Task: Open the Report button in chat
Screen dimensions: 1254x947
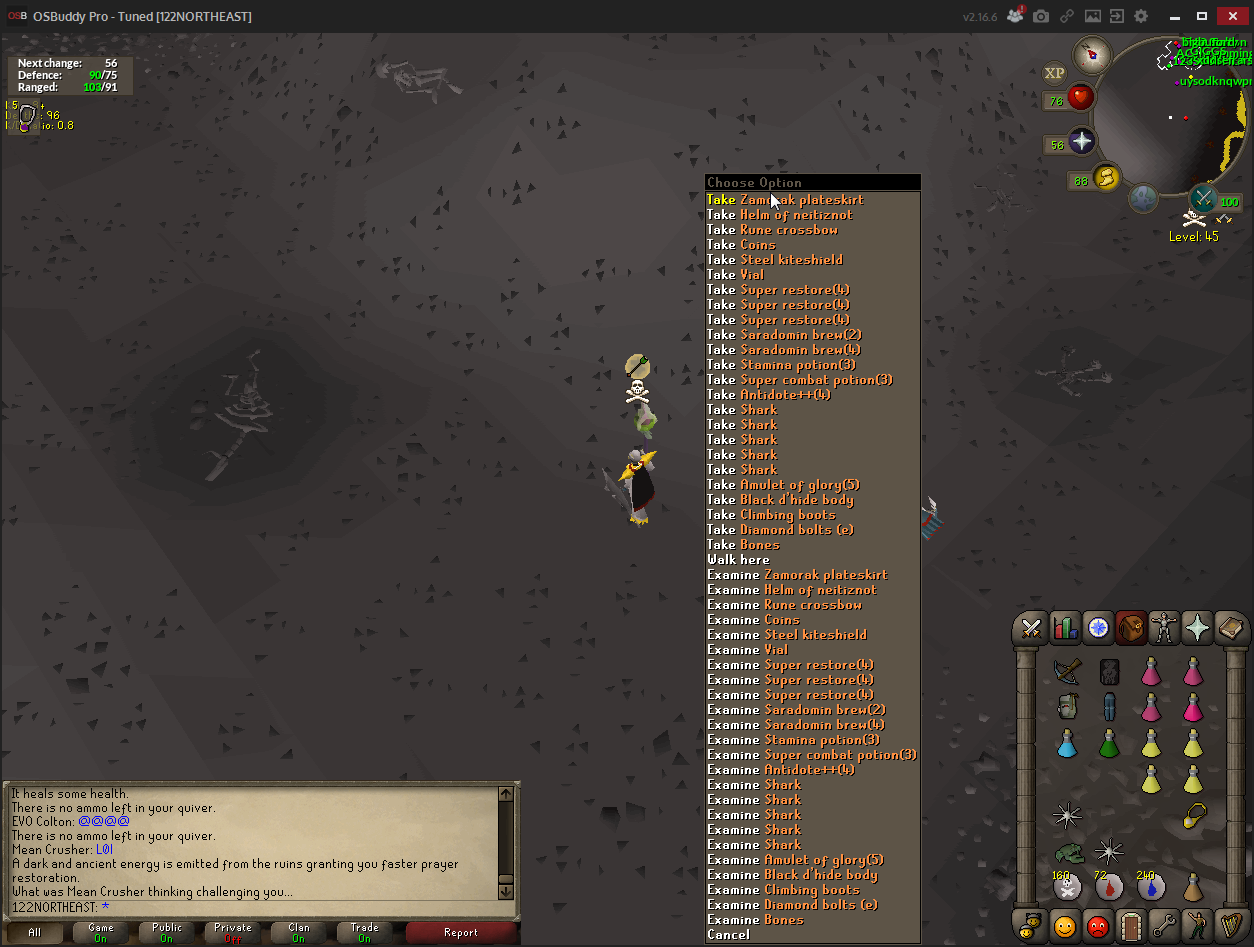Action: pos(461,933)
